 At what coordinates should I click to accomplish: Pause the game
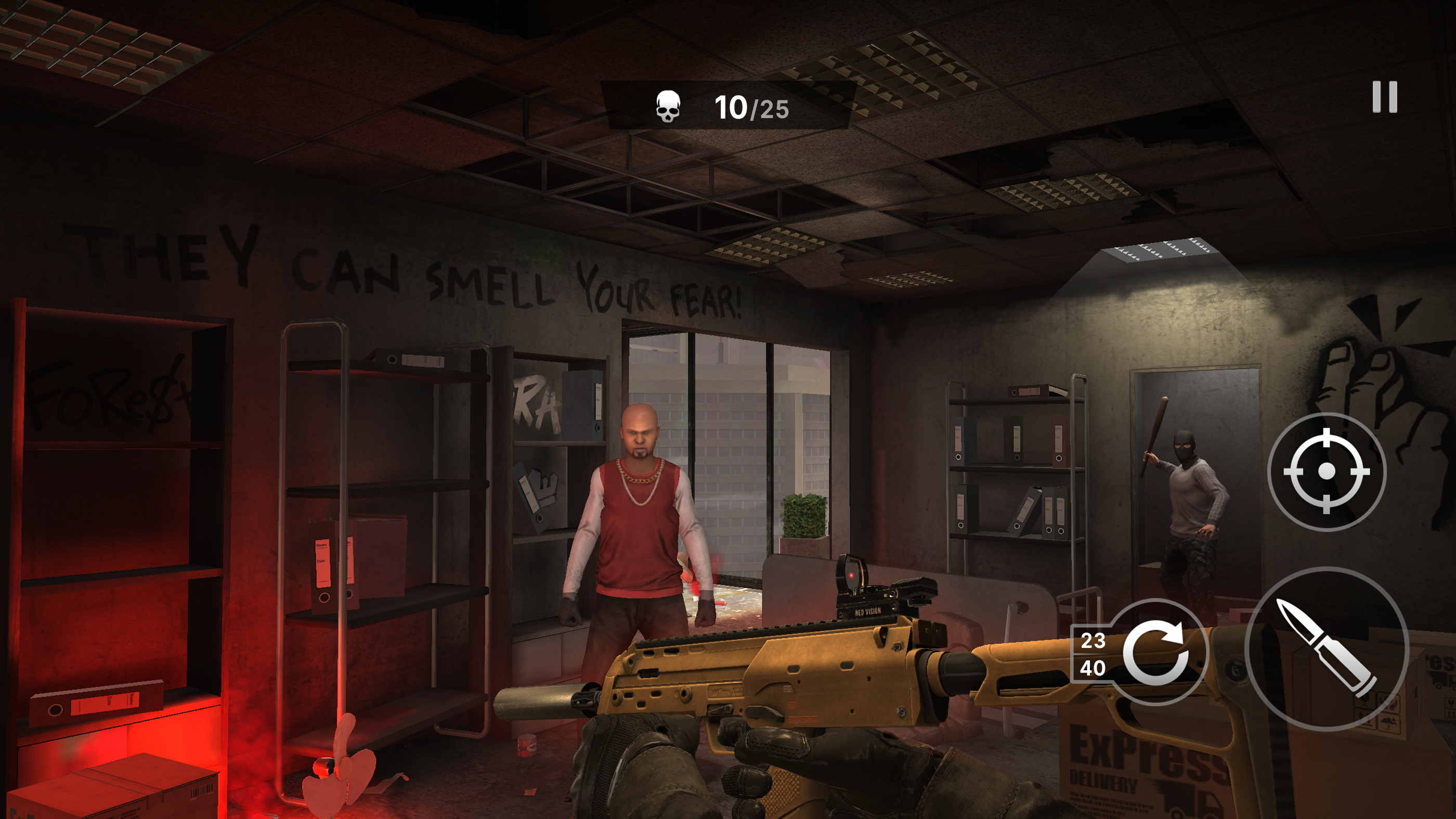tap(1384, 97)
